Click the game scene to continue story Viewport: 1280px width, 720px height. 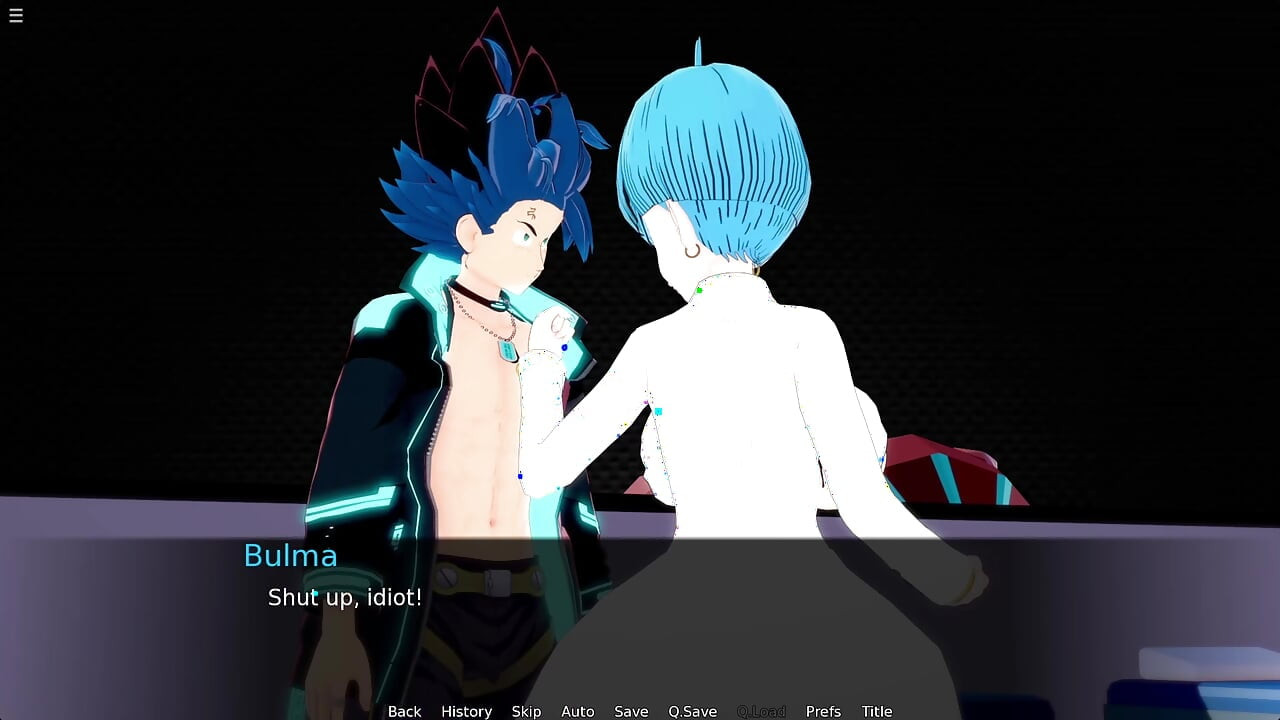click(x=640, y=300)
